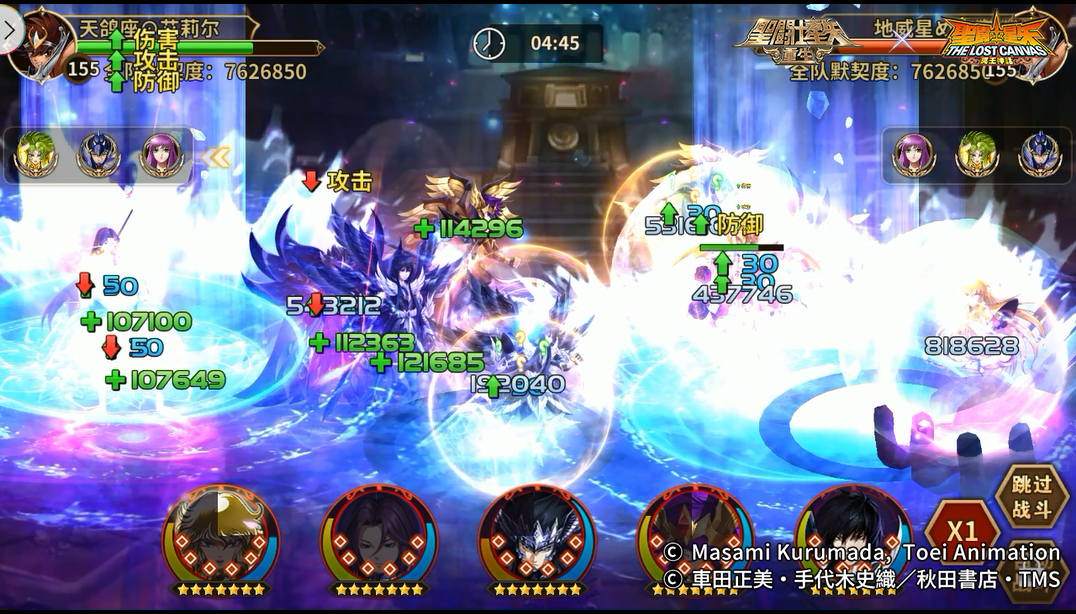Select green-haired support icon in left team panel
The image size is (1076, 614).
(x=36, y=155)
